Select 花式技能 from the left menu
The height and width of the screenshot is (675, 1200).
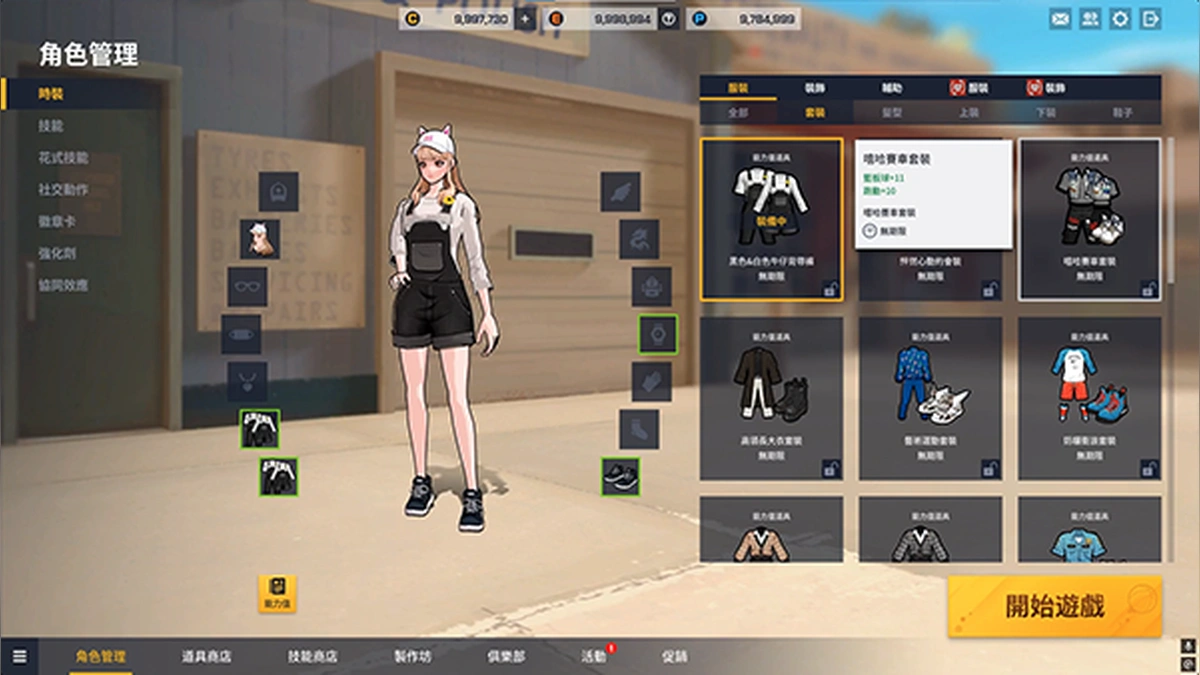64,158
